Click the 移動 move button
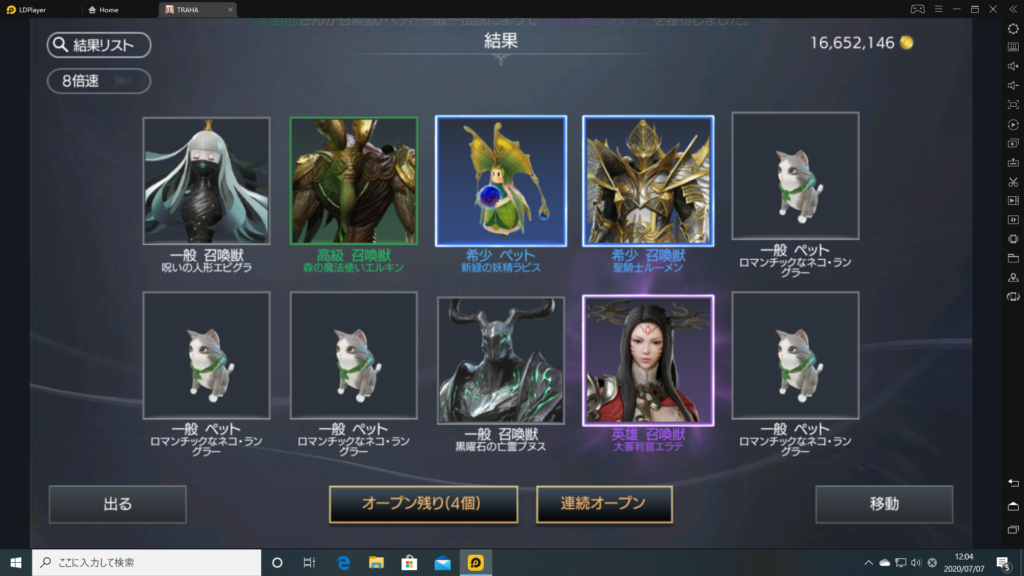Viewport: 1024px width, 576px height. 884,504
